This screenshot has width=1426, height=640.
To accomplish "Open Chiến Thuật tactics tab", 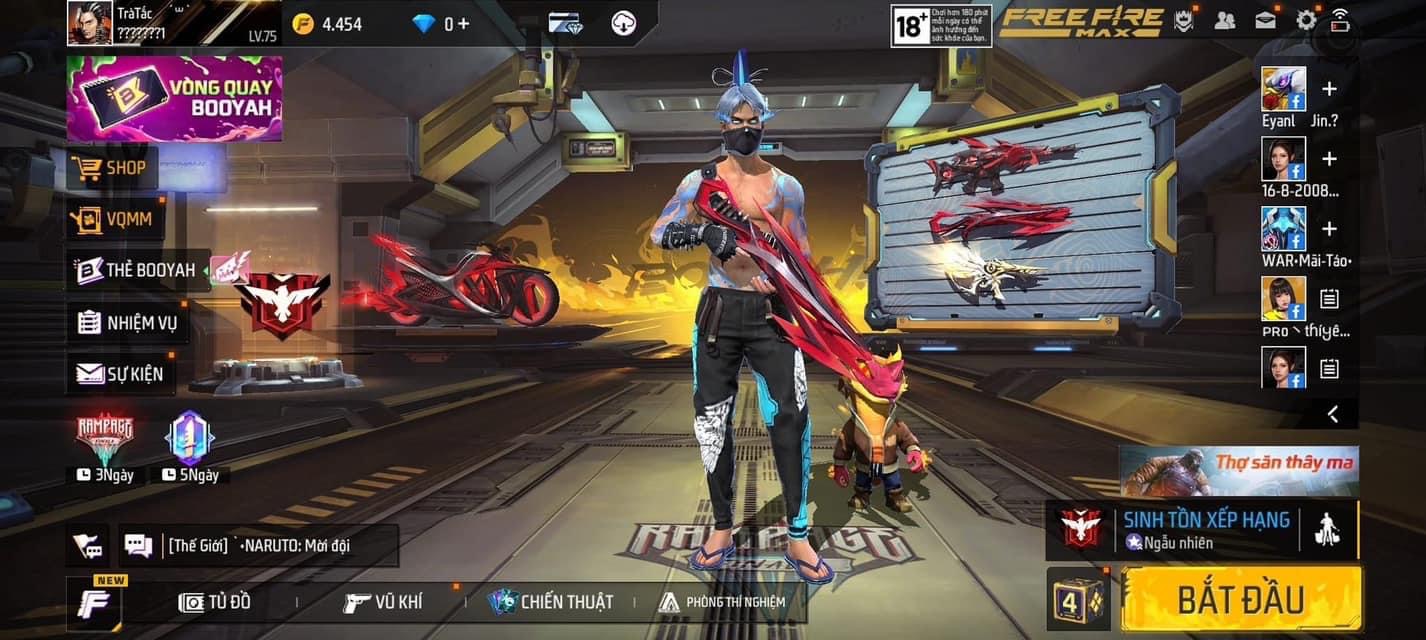I will click(x=551, y=602).
